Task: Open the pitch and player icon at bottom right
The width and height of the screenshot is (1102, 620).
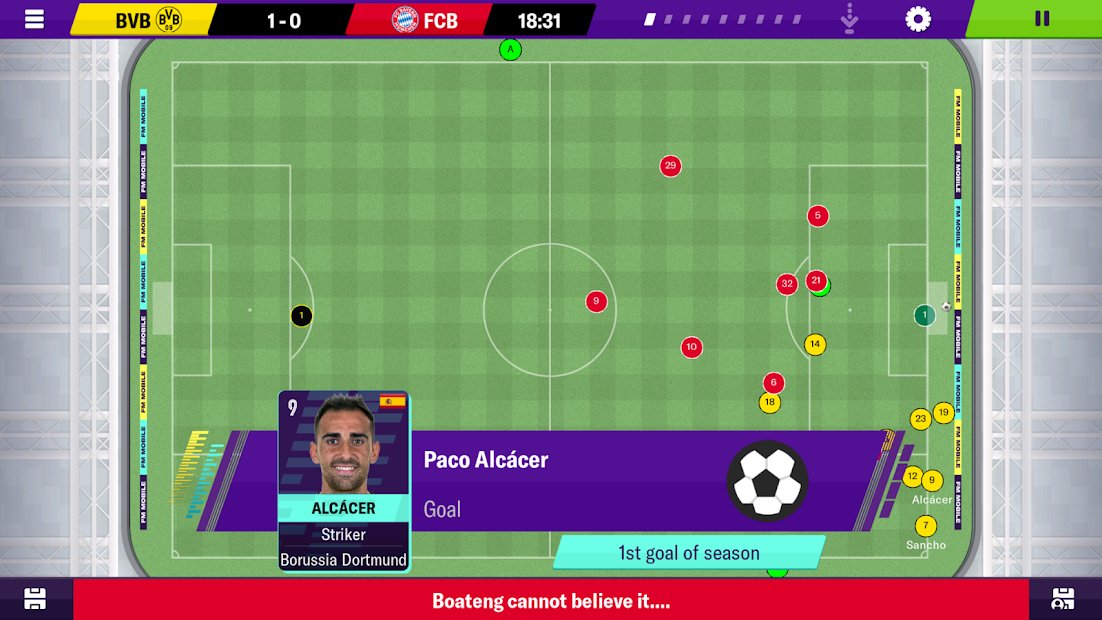Action: 1064,599
